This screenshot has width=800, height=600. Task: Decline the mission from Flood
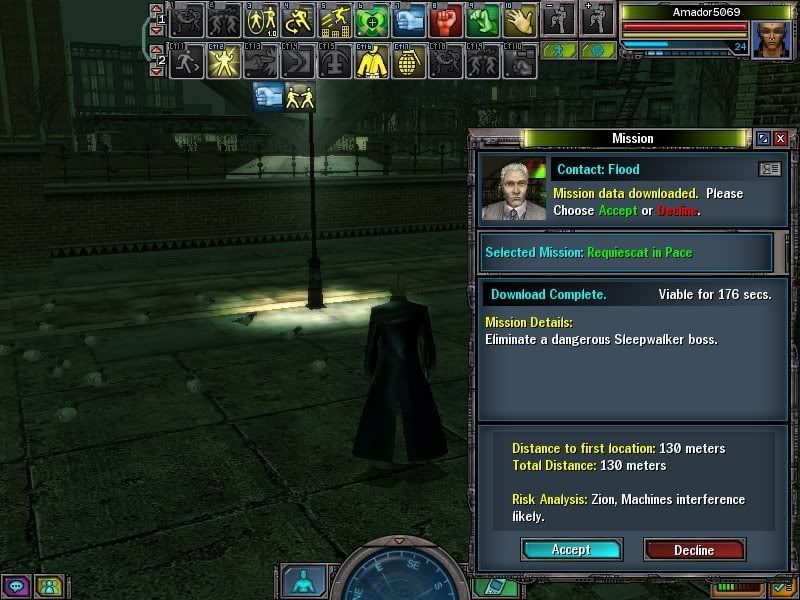(694, 549)
